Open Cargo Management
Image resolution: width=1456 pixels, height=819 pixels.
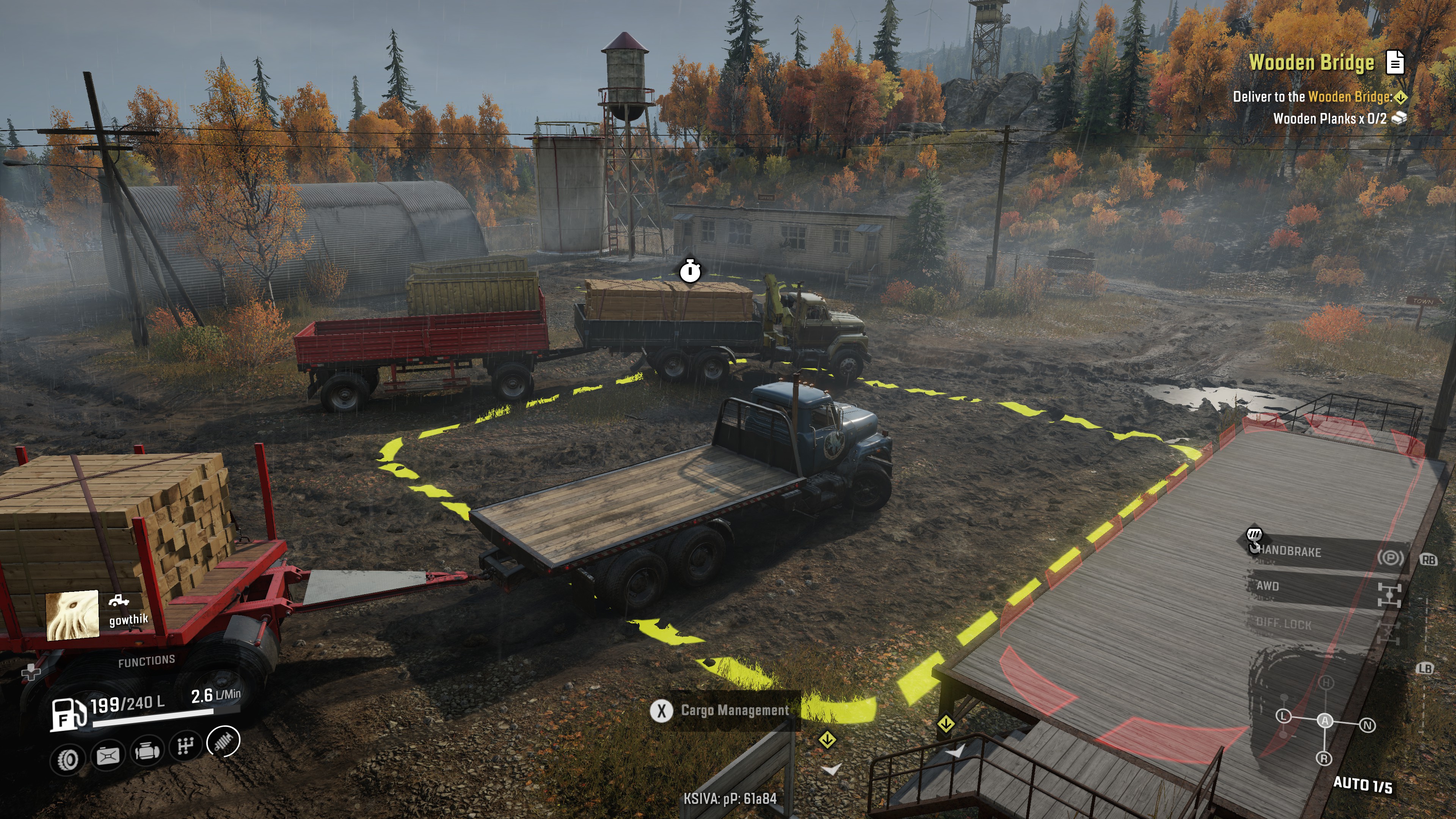[724, 711]
